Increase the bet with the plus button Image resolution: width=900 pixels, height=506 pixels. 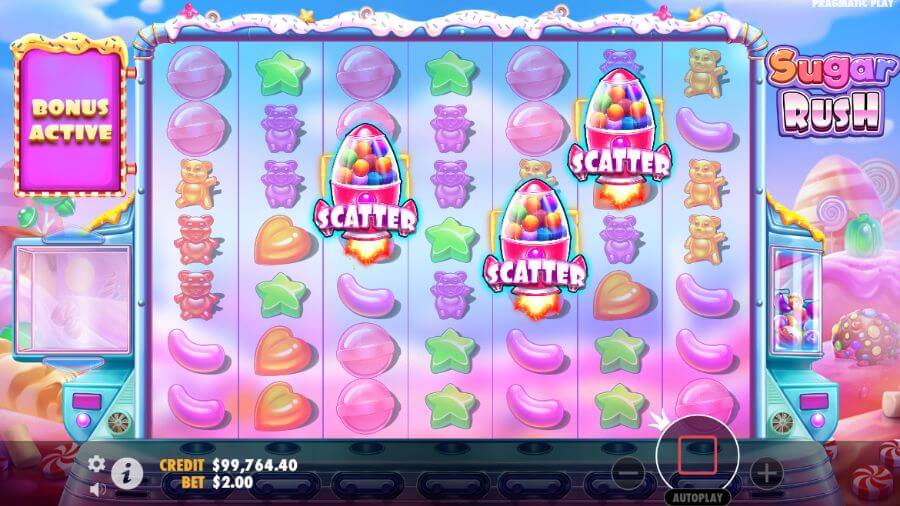765,471
